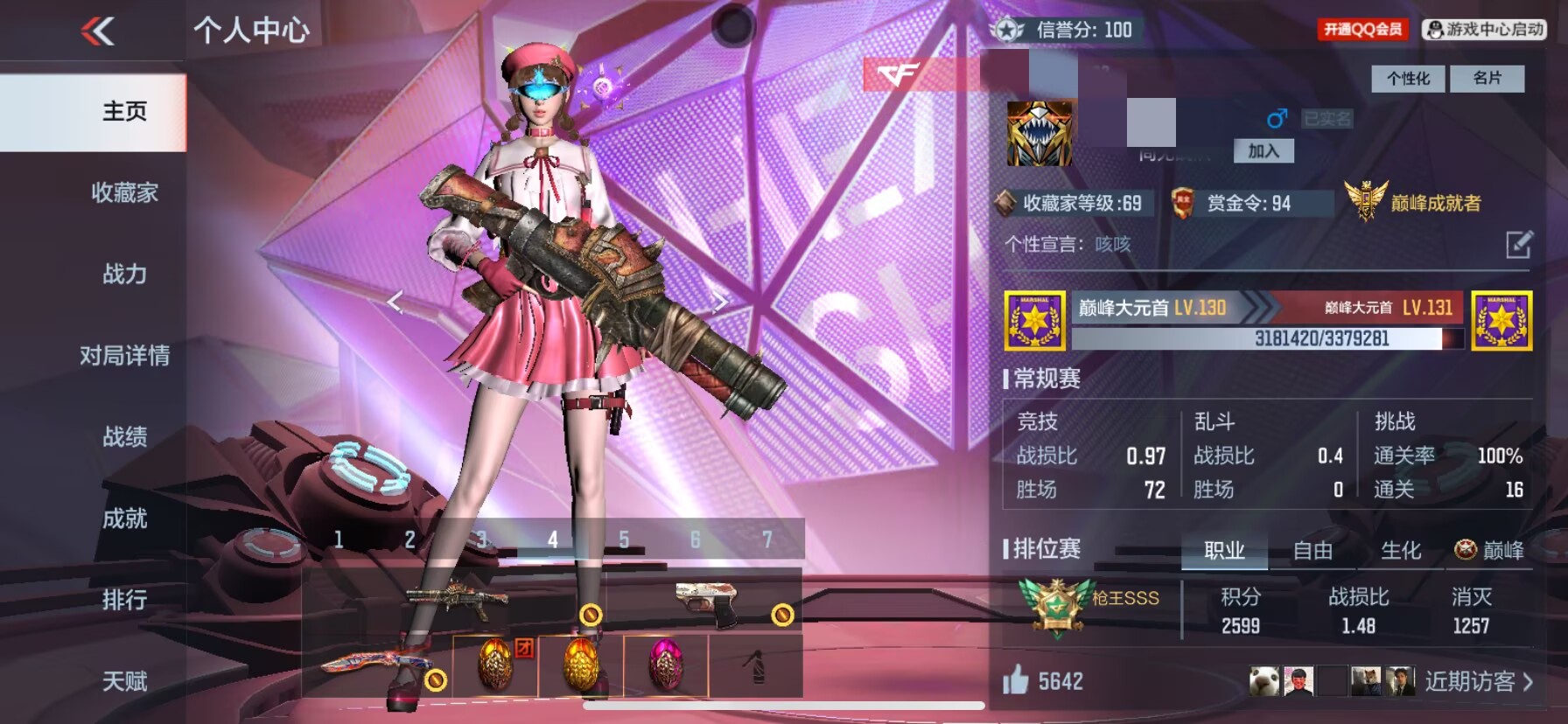Click the 开通QQ会员 button
1568x724 pixels.
click(1362, 30)
